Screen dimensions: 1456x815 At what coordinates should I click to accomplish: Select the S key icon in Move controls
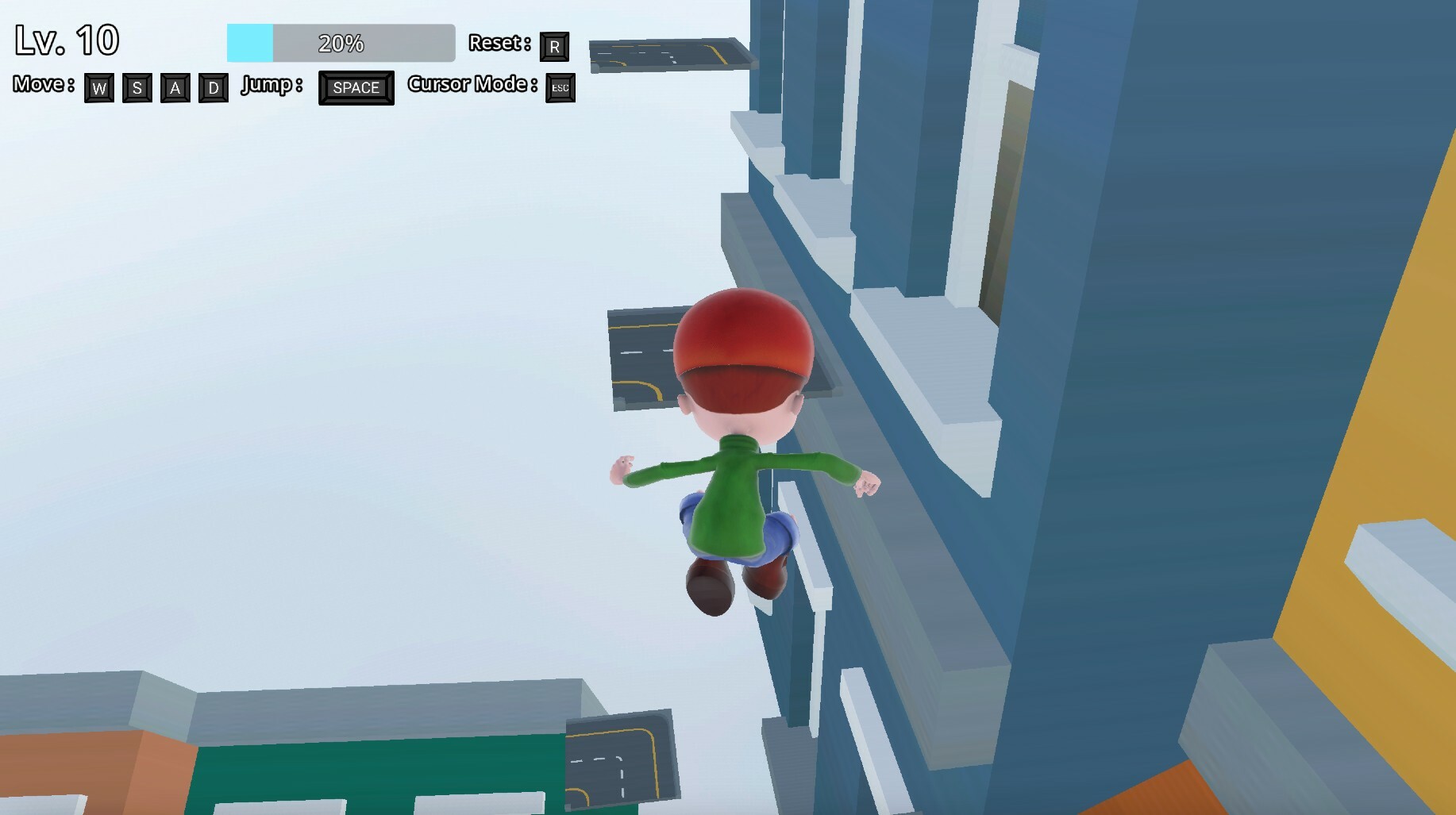(137, 89)
